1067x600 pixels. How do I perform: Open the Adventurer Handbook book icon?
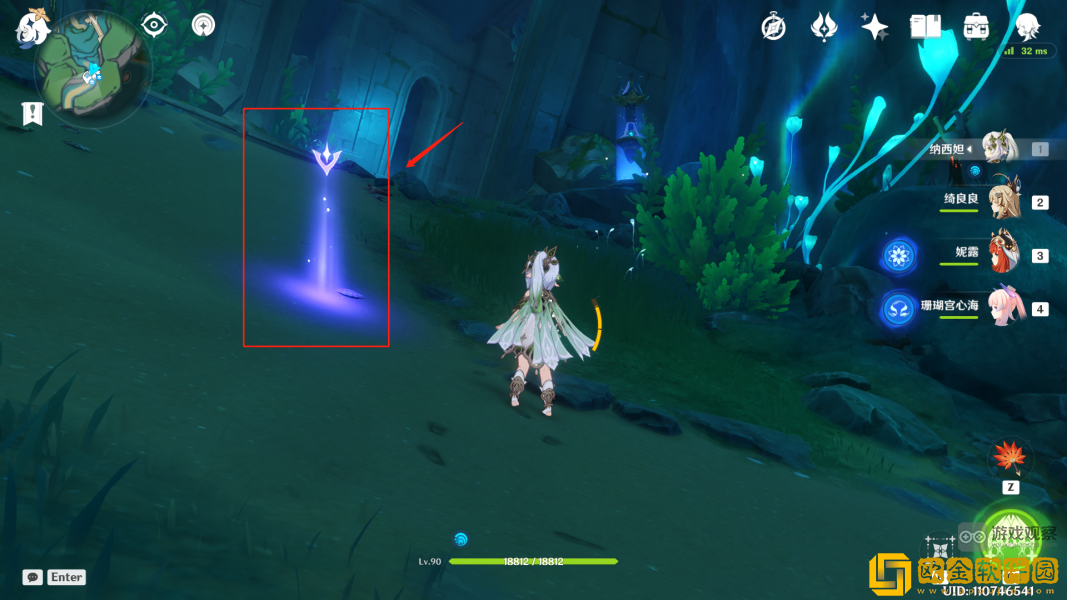coord(925,27)
